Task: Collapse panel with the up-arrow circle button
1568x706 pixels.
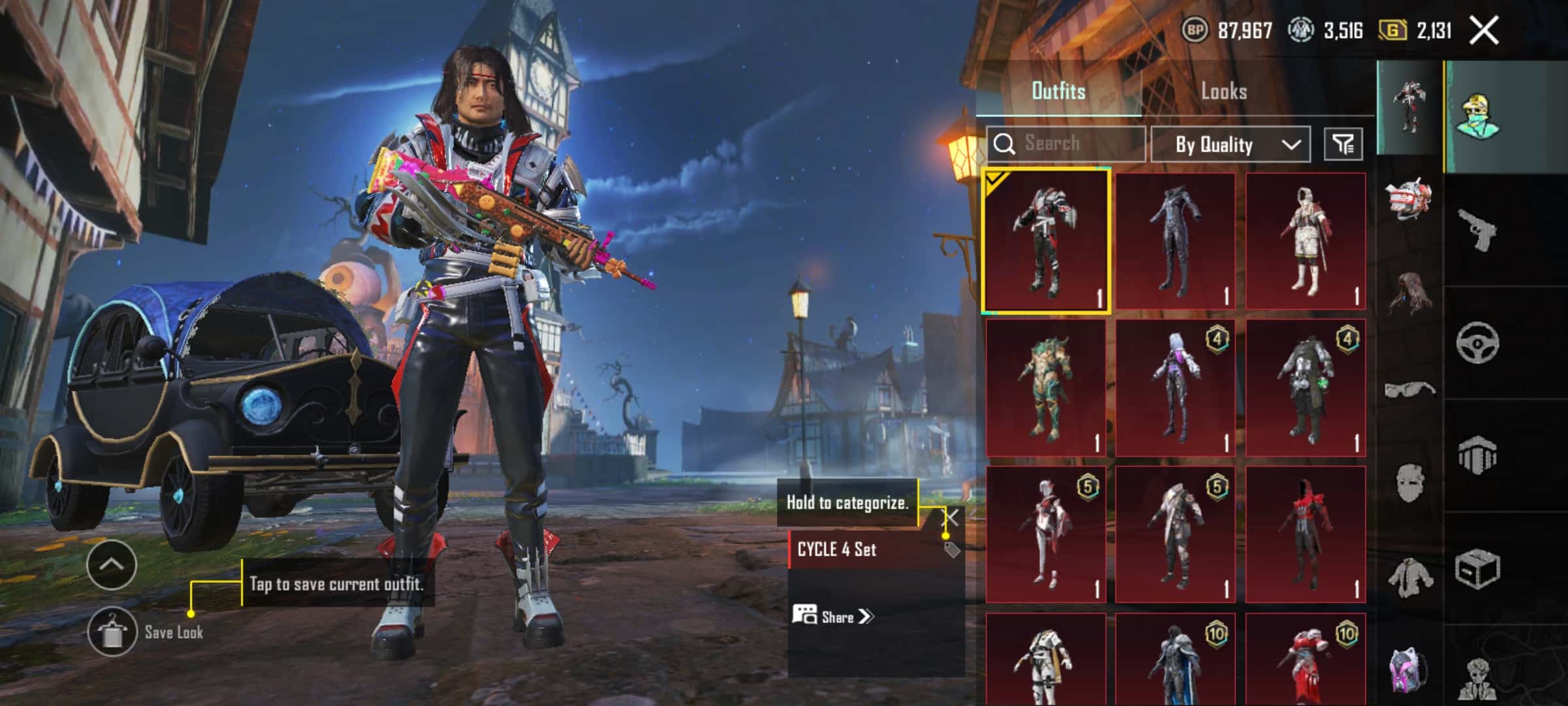Action: click(111, 565)
